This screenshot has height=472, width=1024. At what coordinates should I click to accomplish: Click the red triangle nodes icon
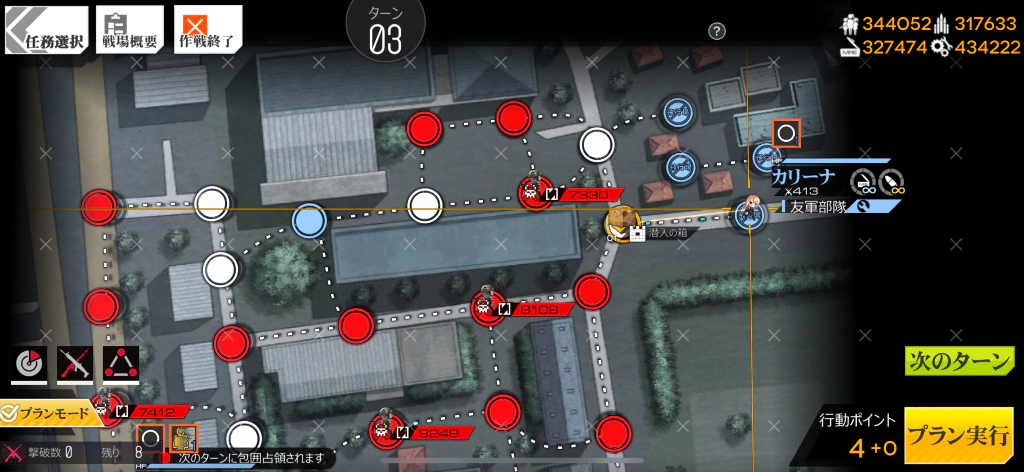[121, 365]
